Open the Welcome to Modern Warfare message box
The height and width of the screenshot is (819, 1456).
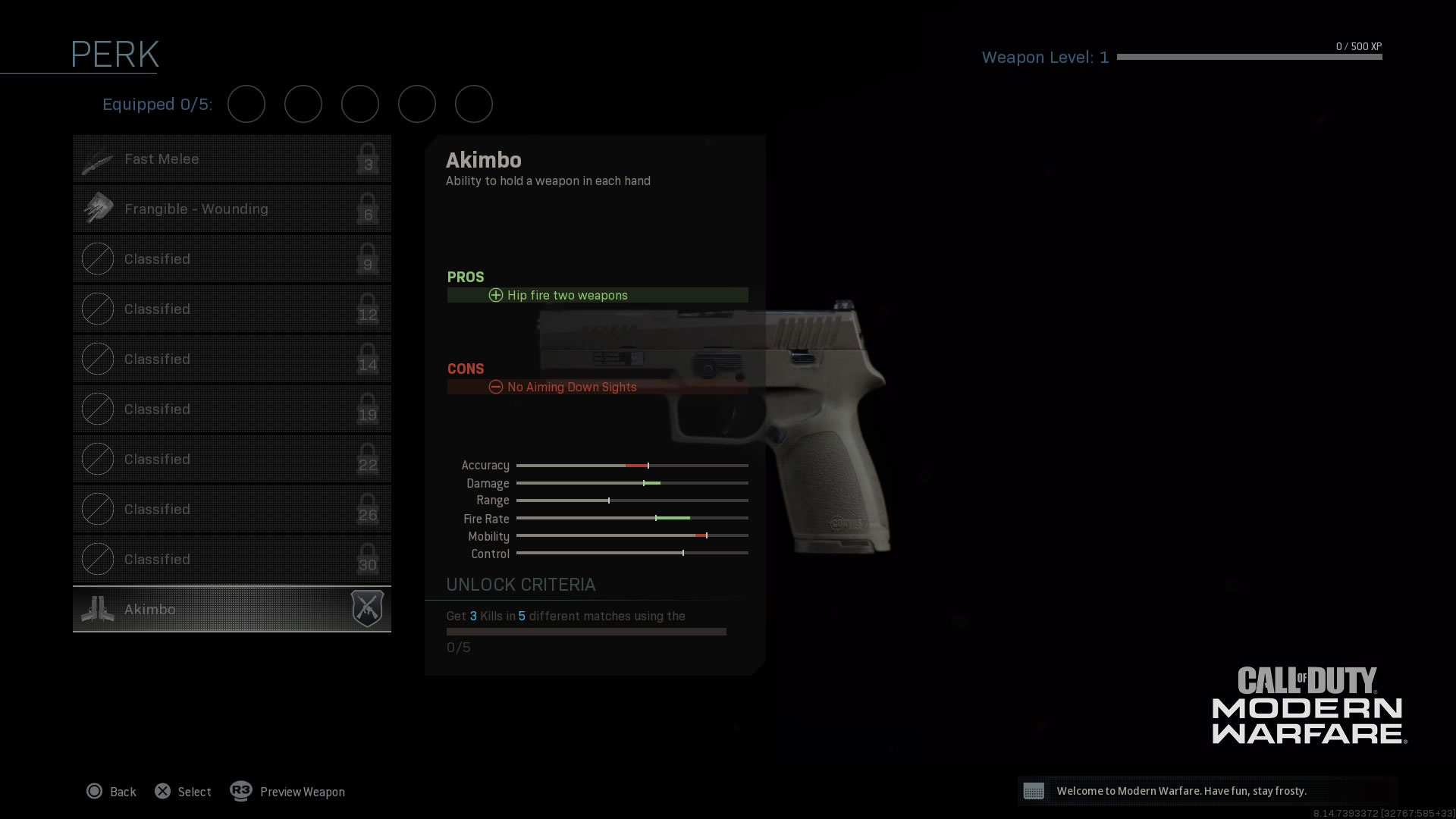coord(1207,791)
